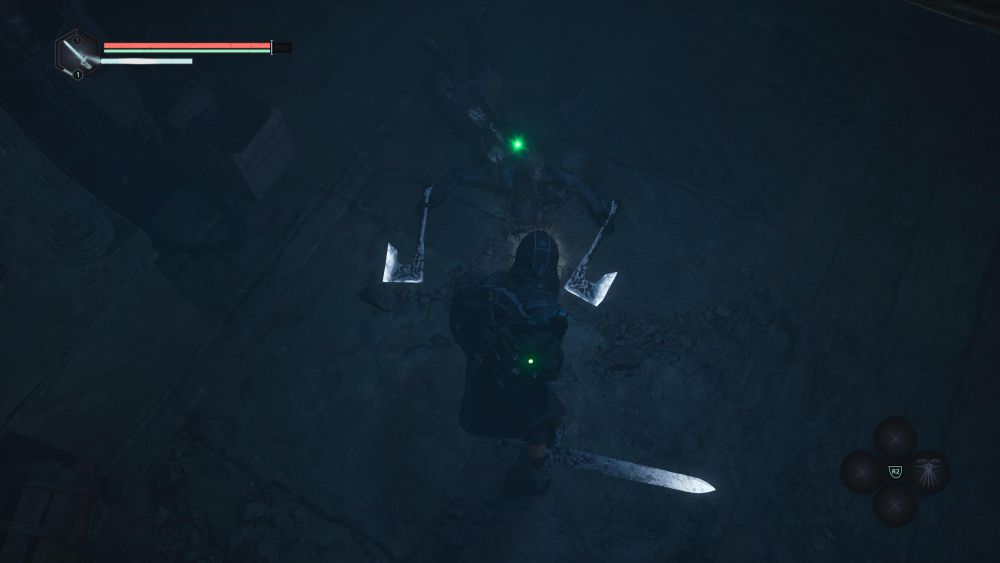This screenshot has height=563, width=1000.
Task: Activate the glowing winged item quick slot
Action: tap(929, 471)
